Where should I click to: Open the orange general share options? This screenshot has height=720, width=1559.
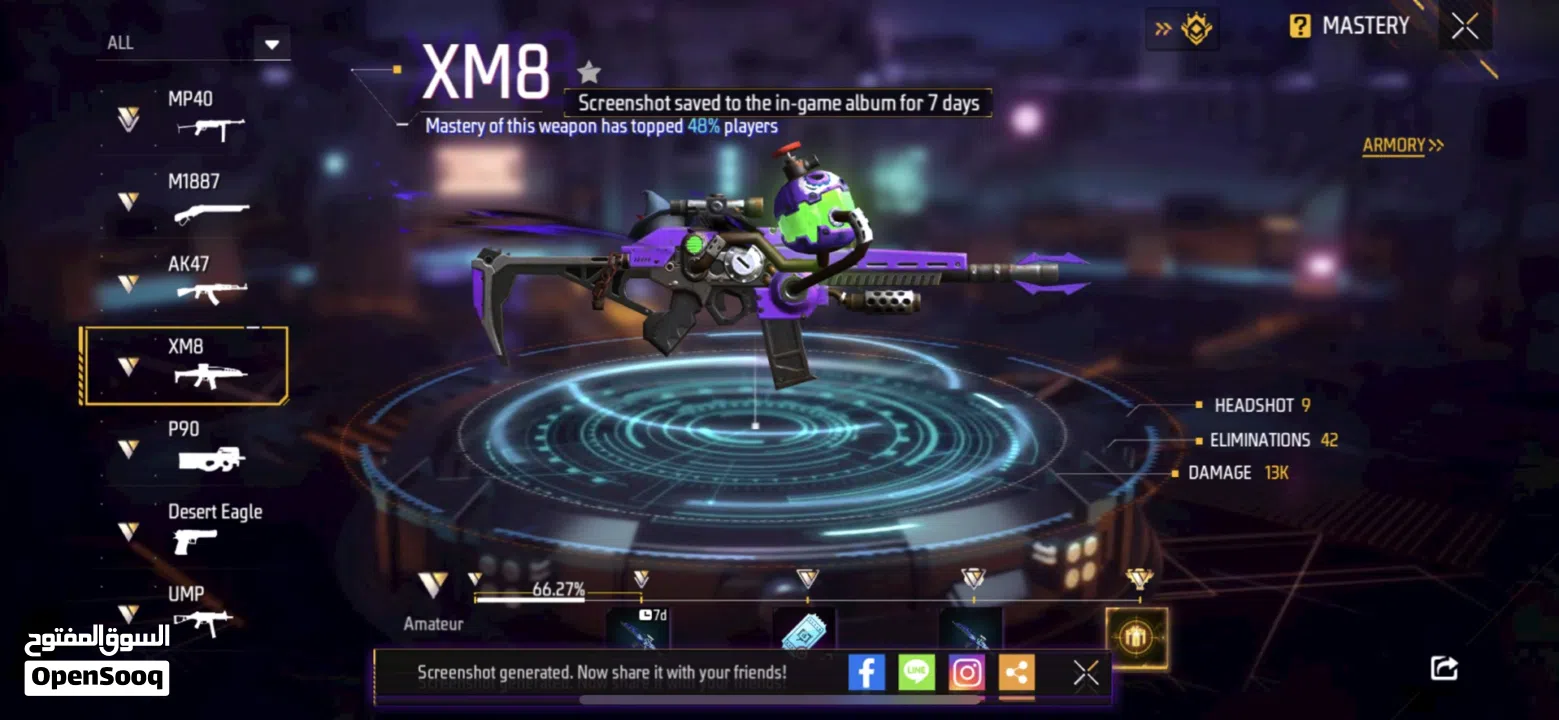tap(1016, 673)
